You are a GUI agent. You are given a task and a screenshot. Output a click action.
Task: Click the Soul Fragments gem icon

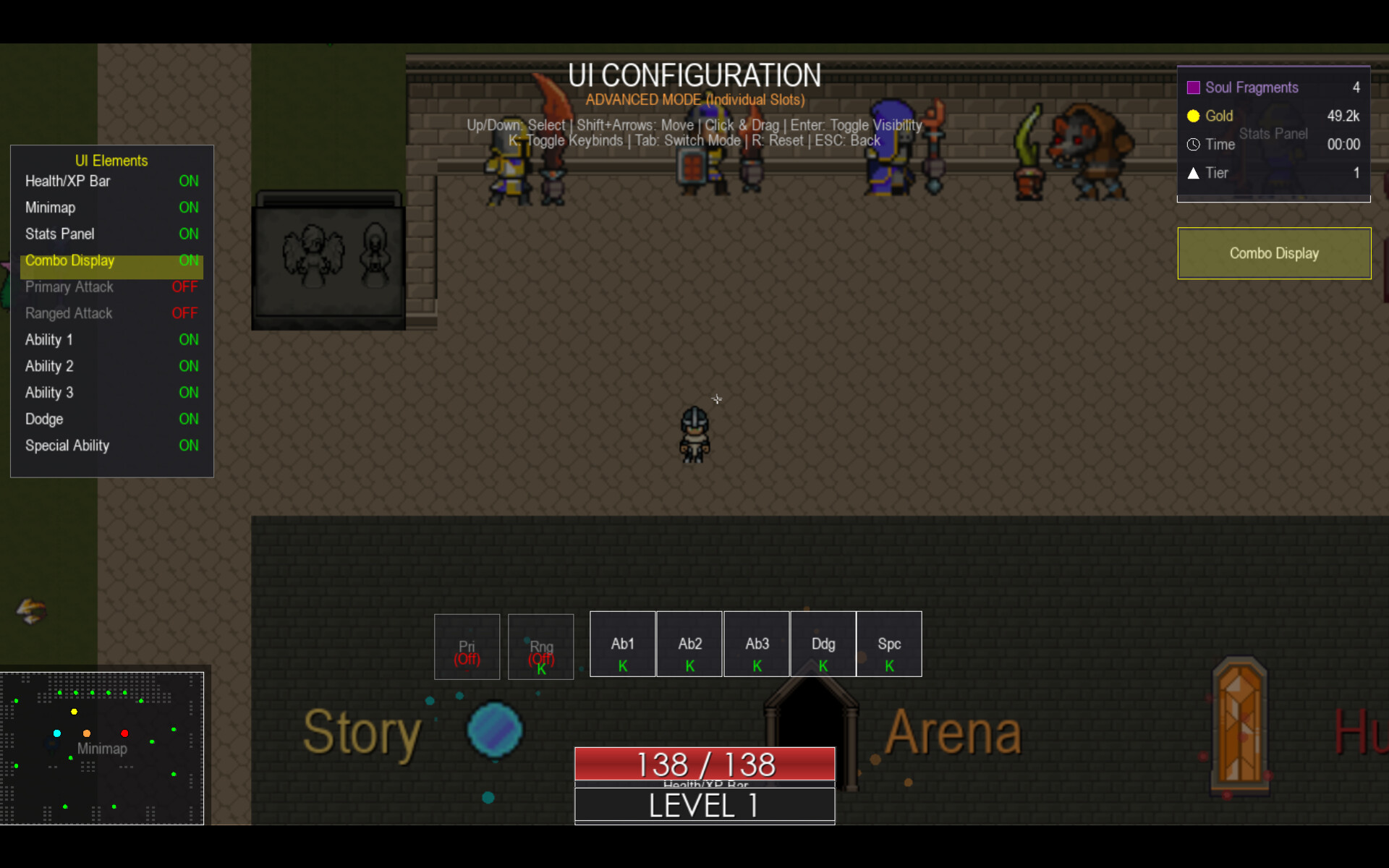pos(1194,87)
